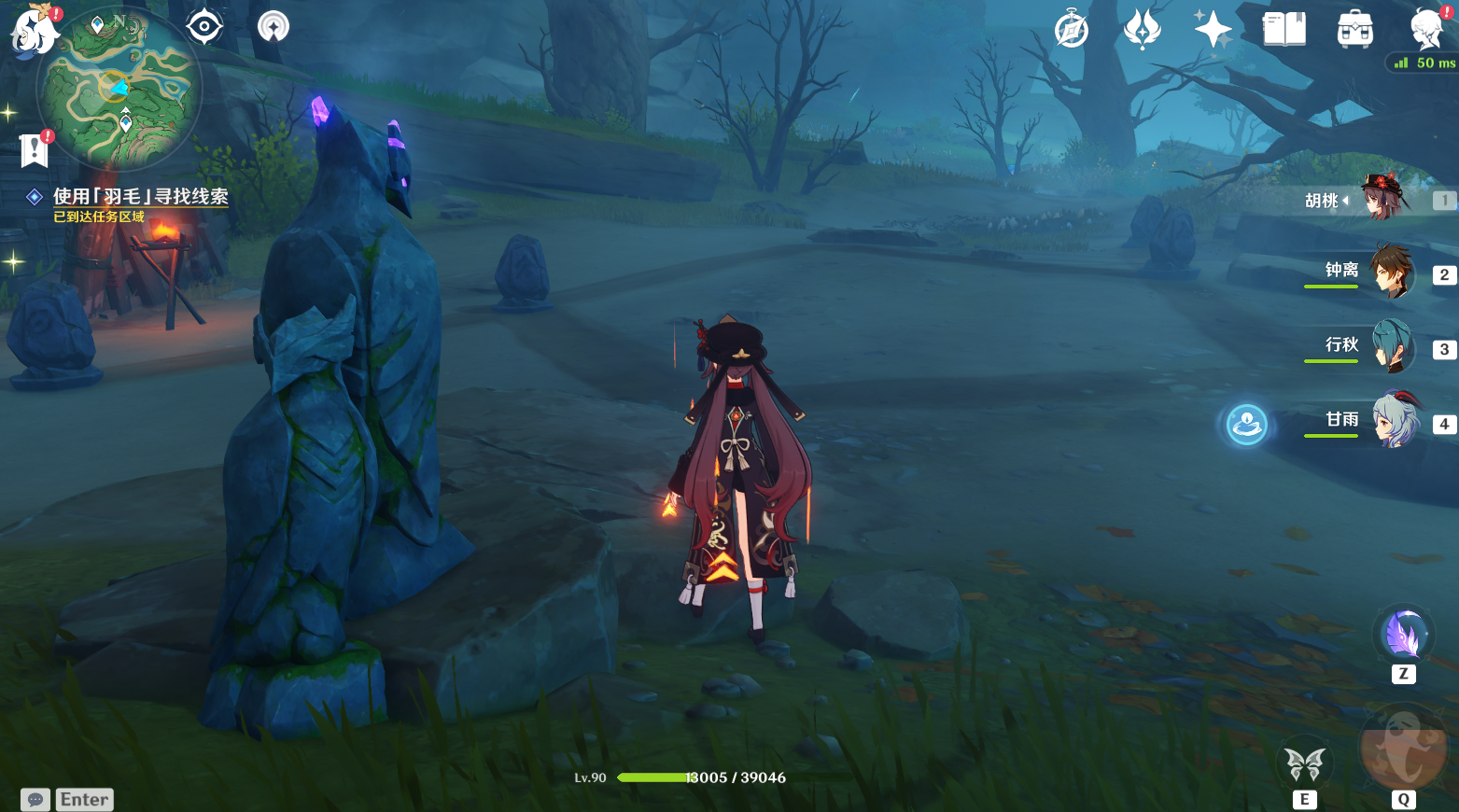Switch to party member 钟离
The width and height of the screenshot is (1459, 812).
click(1391, 273)
